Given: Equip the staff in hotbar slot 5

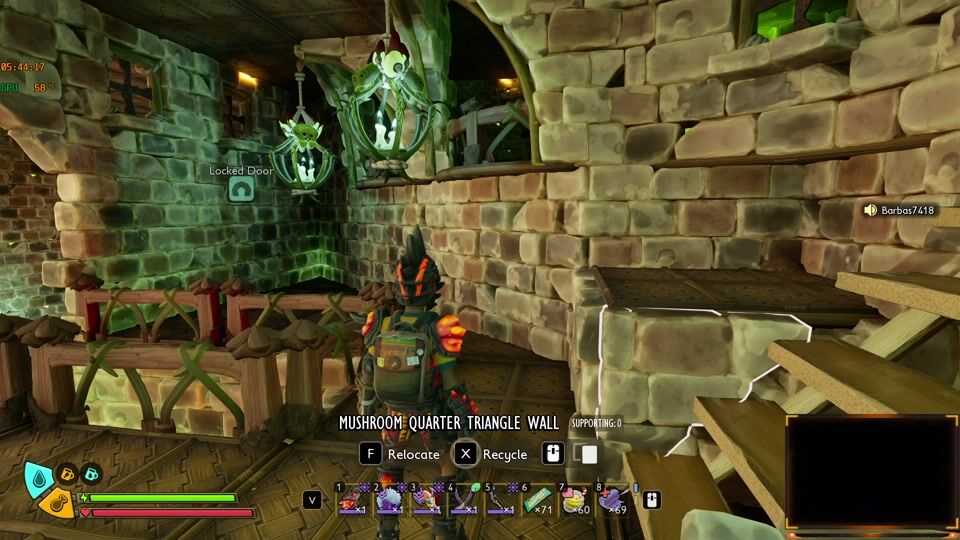Looking at the screenshot, I should point(500,500).
